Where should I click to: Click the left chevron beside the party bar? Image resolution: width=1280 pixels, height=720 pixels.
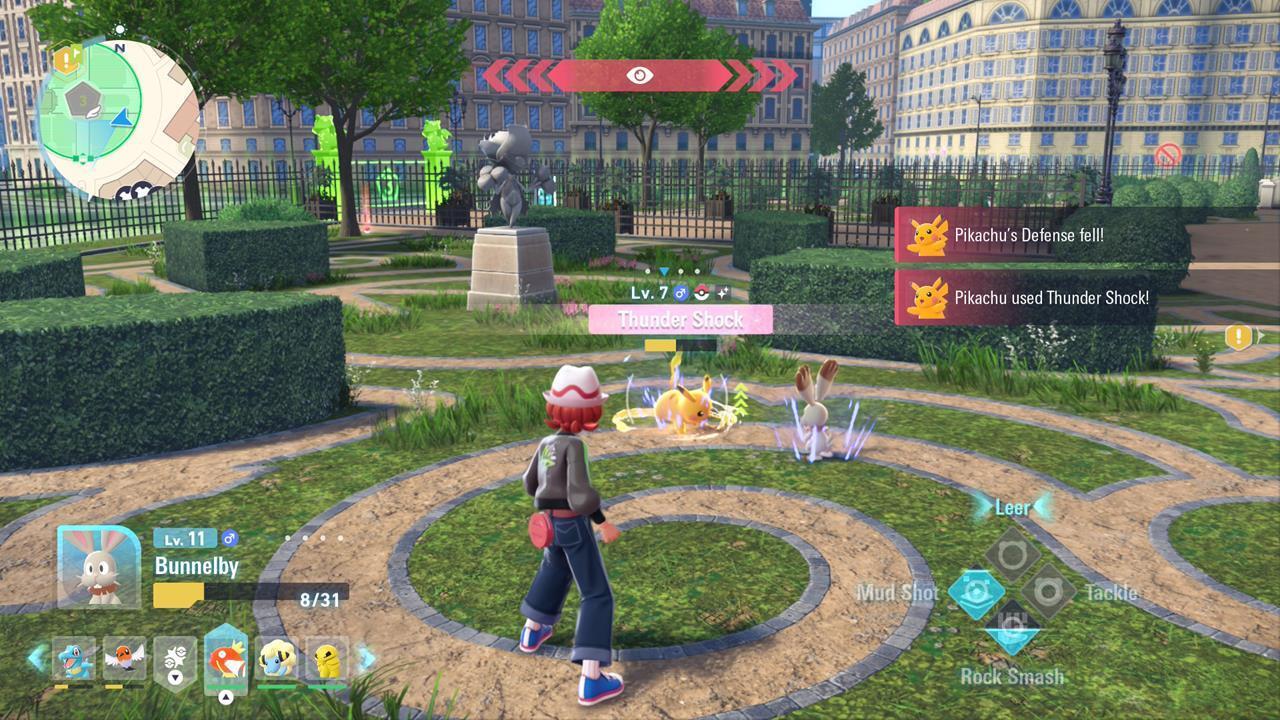coord(36,656)
